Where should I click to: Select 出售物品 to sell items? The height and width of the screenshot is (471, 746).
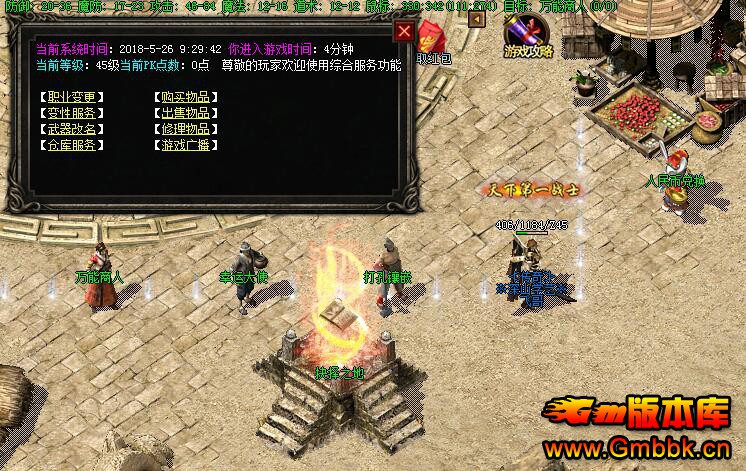tap(186, 113)
